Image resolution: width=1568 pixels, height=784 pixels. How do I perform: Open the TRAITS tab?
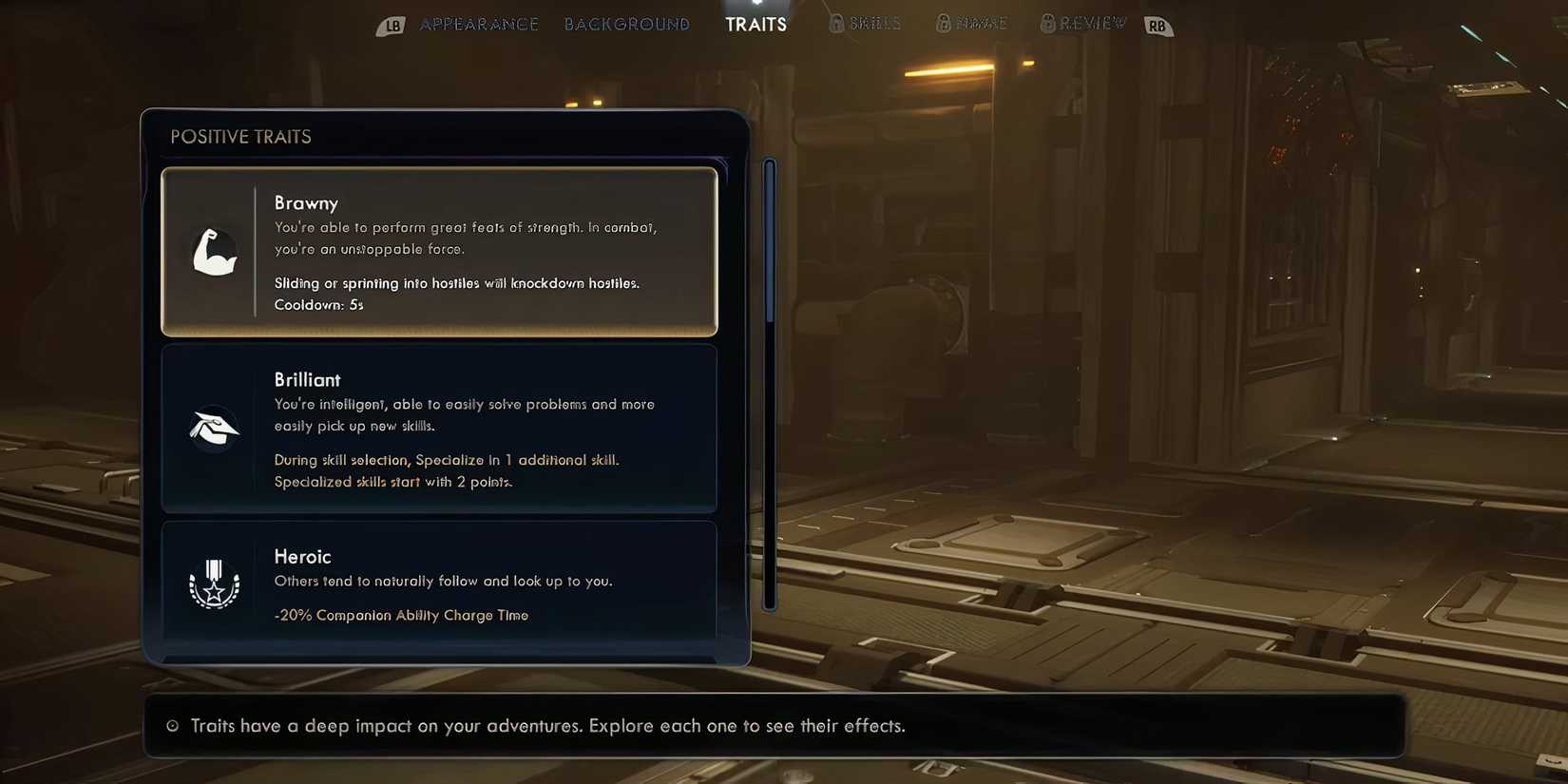[755, 24]
